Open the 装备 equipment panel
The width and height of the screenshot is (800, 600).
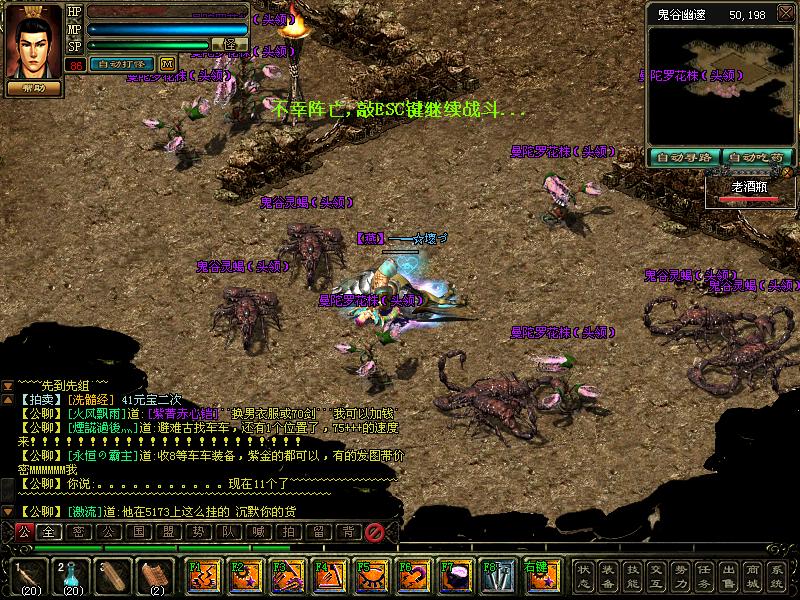pyautogui.click(x=609, y=576)
